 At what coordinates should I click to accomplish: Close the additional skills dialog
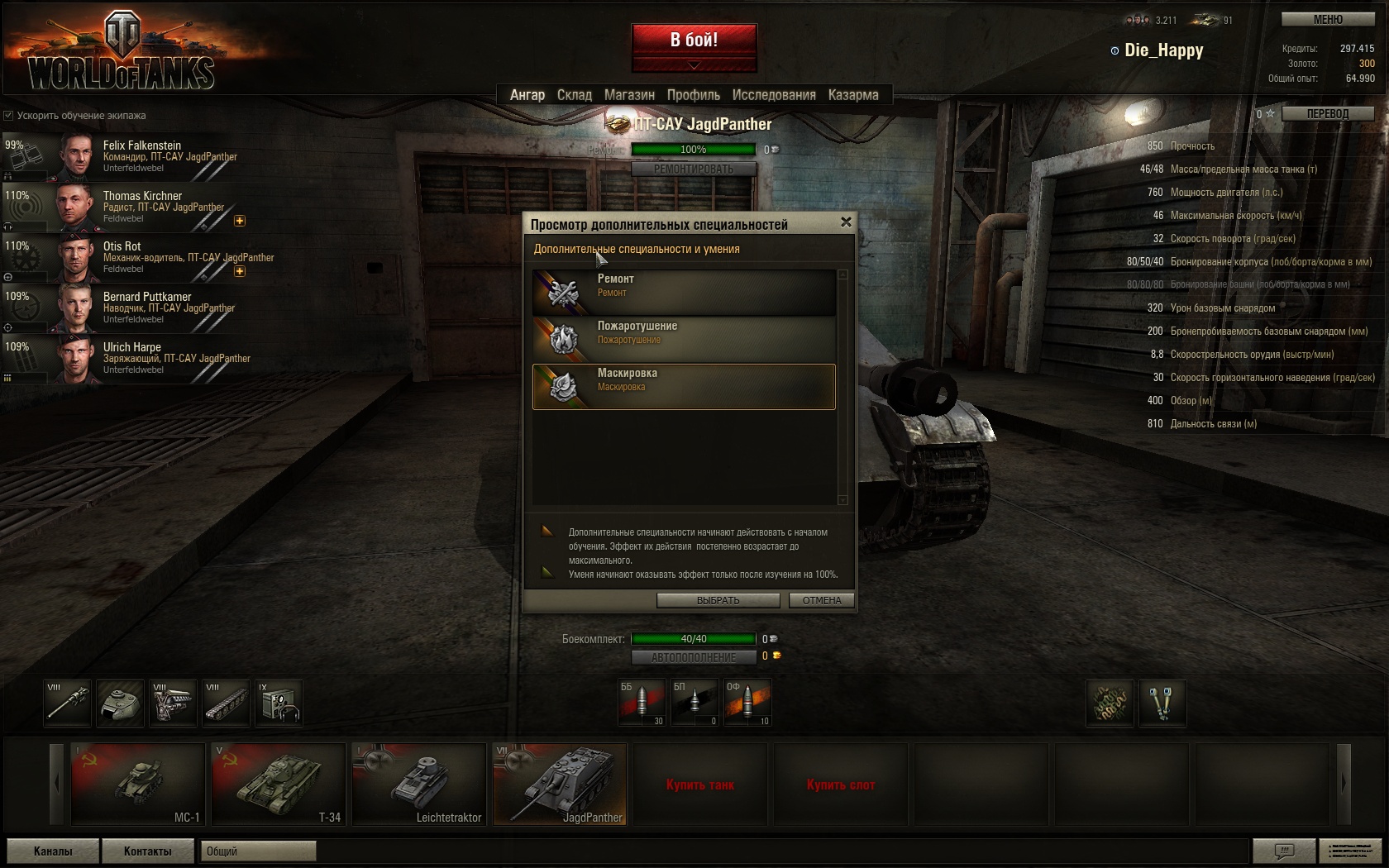pyautogui.click(x=846, y=222)
